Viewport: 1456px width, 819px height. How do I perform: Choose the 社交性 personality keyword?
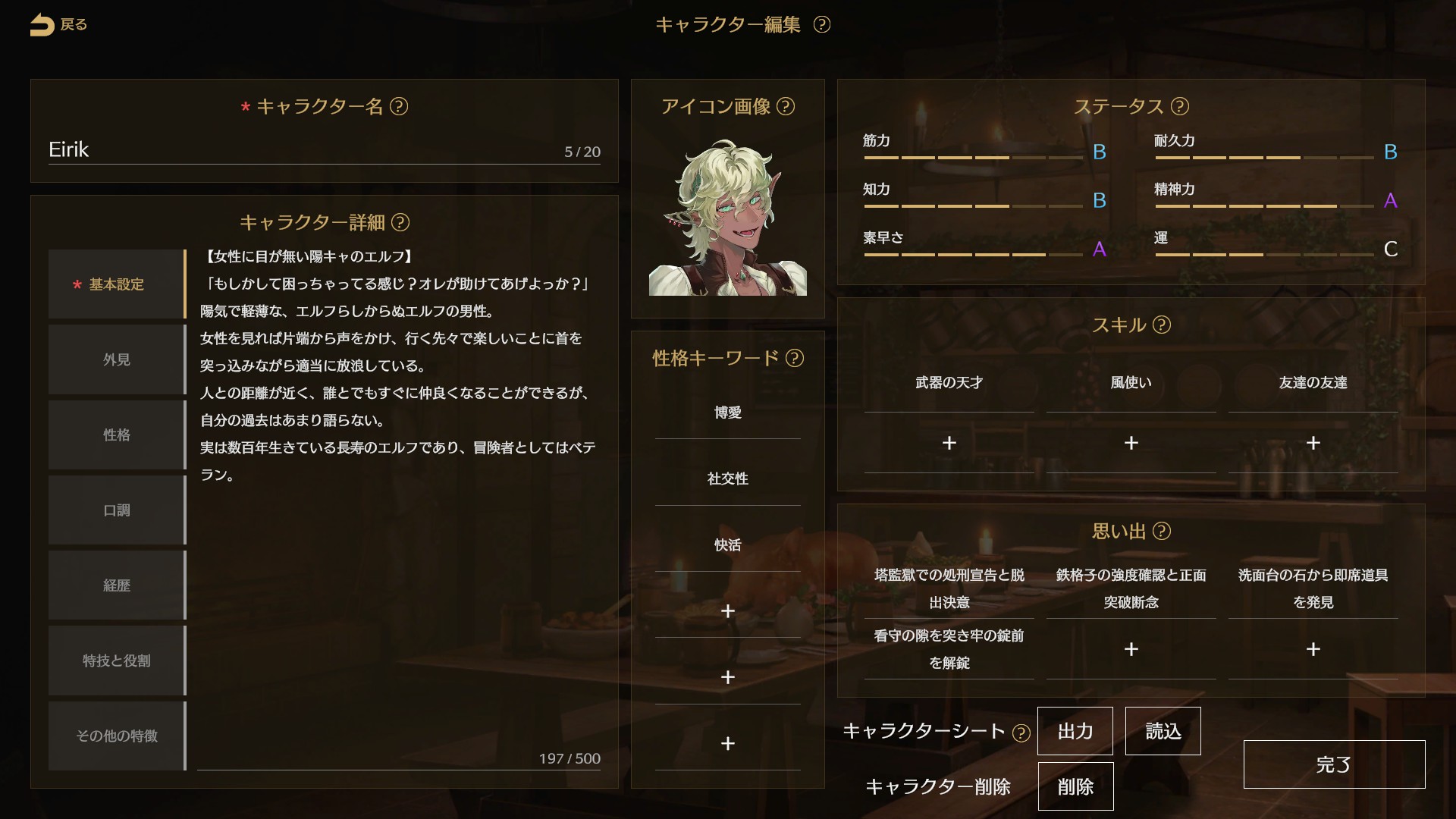tap(727, 479)
